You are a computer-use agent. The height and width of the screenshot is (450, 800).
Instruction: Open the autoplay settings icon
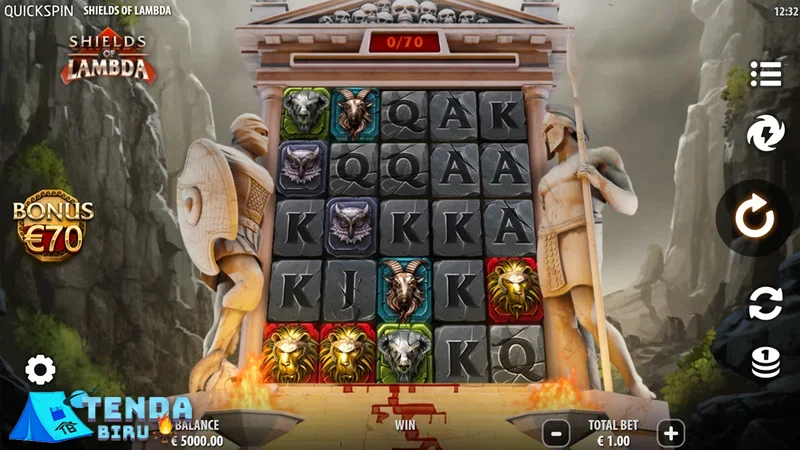765,302
